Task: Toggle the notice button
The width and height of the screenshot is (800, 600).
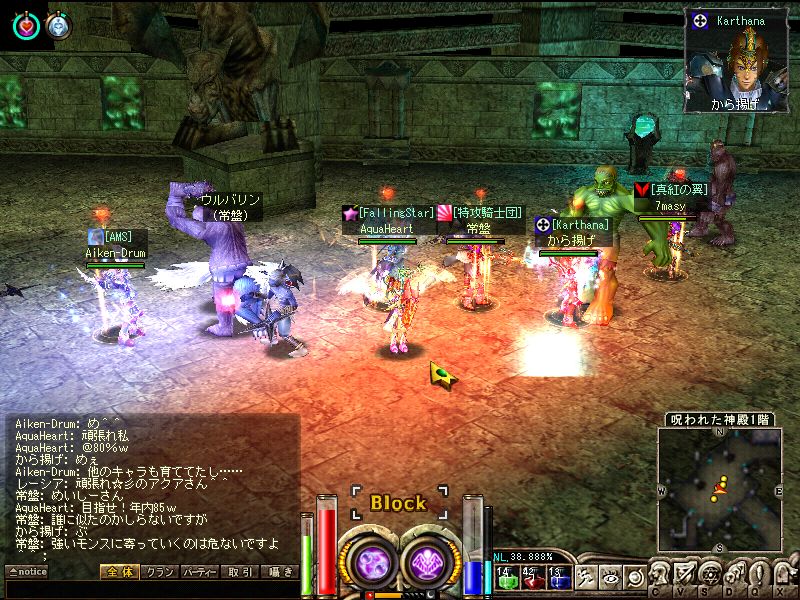Action: click(28, 572)
